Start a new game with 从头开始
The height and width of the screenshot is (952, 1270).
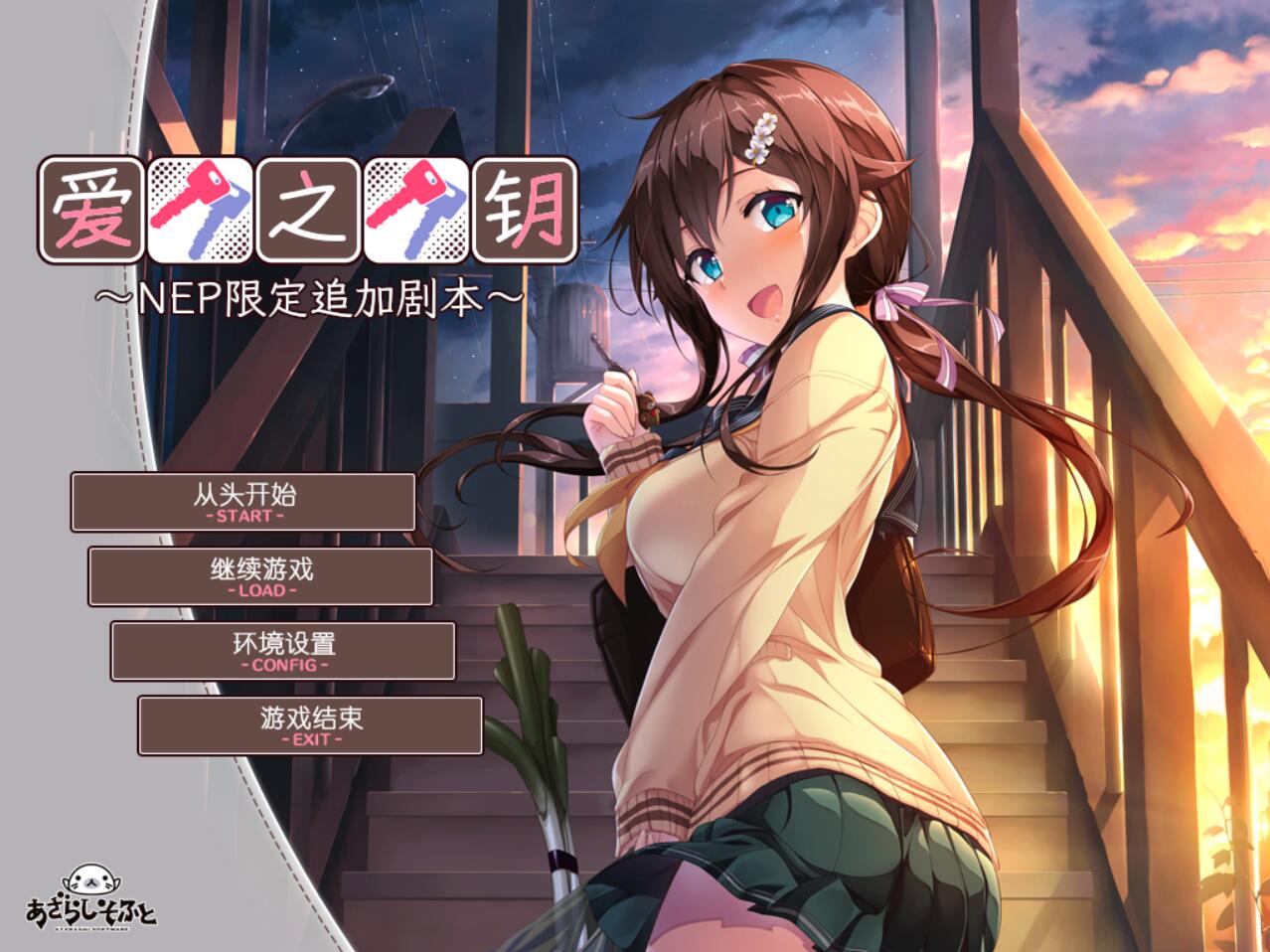[243, 502]
